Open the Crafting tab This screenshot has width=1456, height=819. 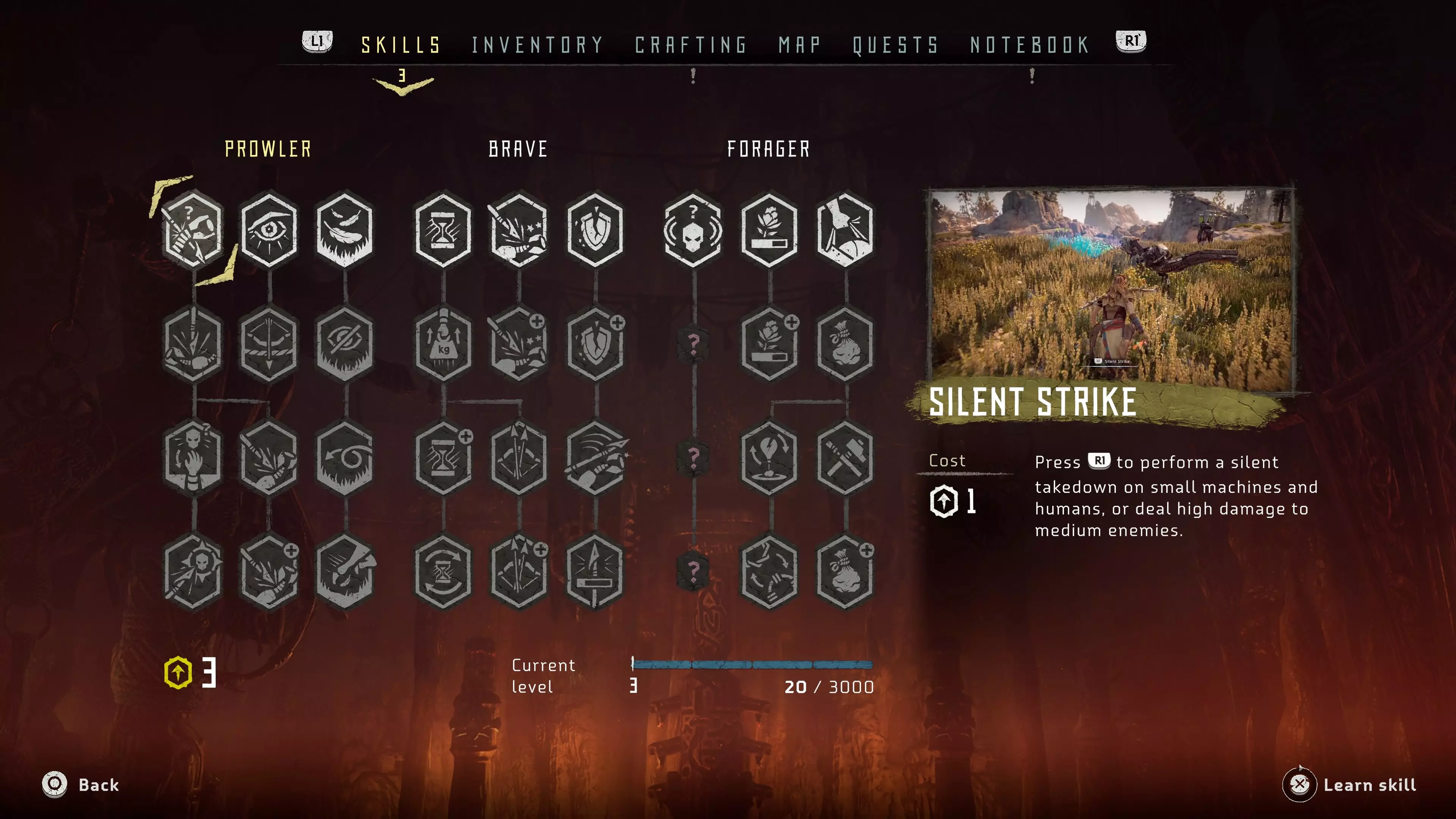pyautogui.click(x=691, y=45)
